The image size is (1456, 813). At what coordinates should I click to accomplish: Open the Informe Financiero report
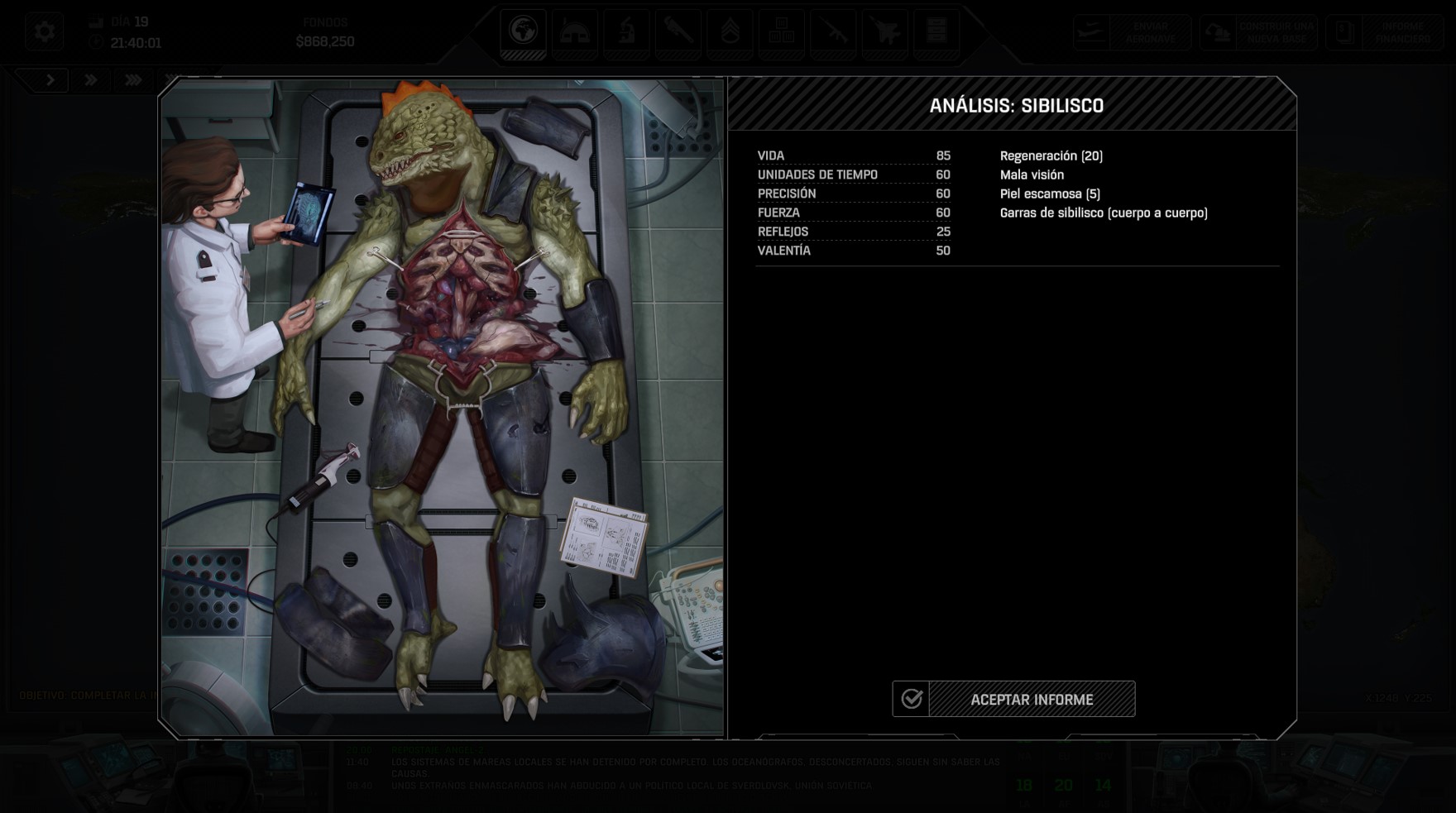1384,32
